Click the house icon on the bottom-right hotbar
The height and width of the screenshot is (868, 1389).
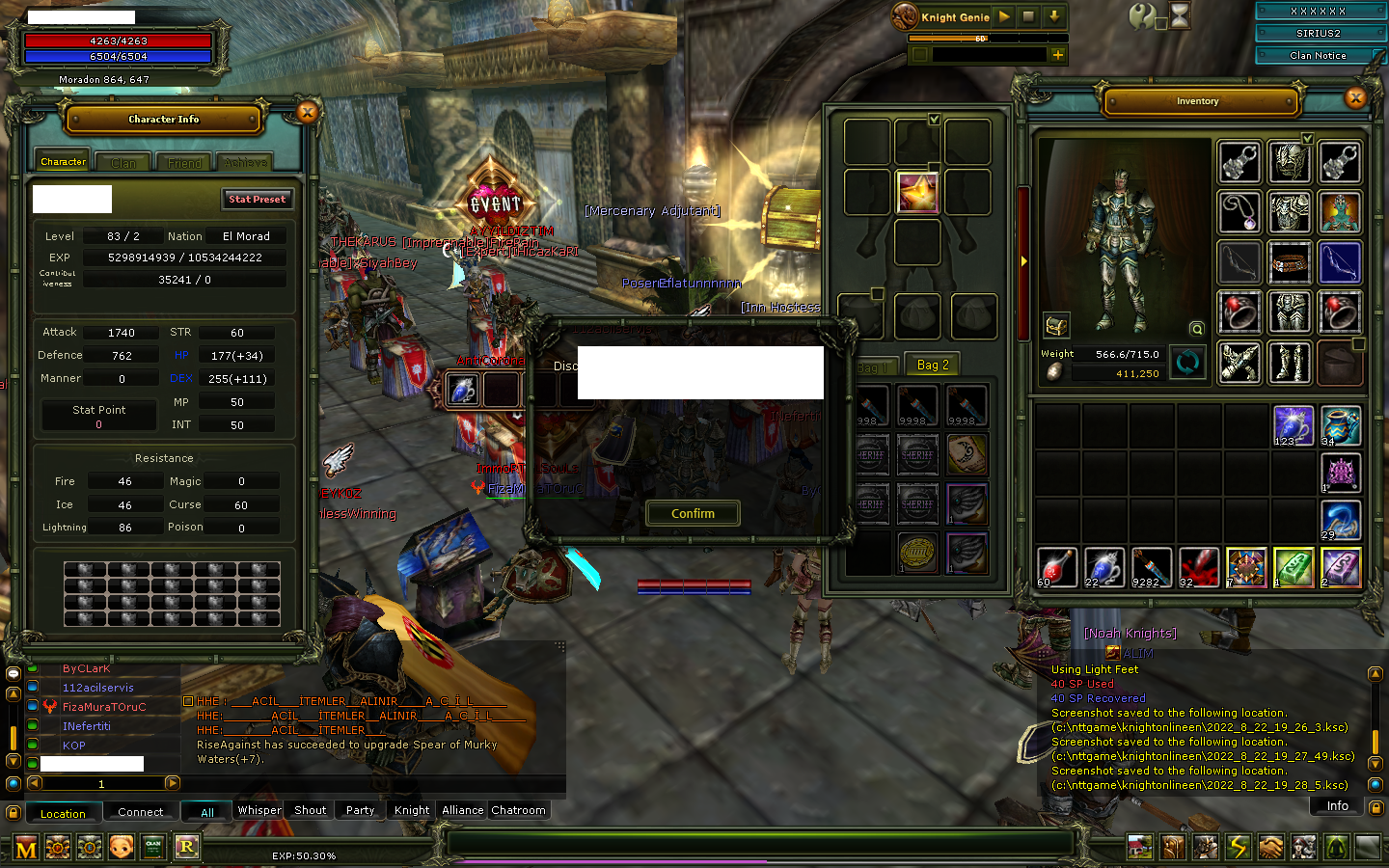pyautogui.click(x=1140, y=846)
